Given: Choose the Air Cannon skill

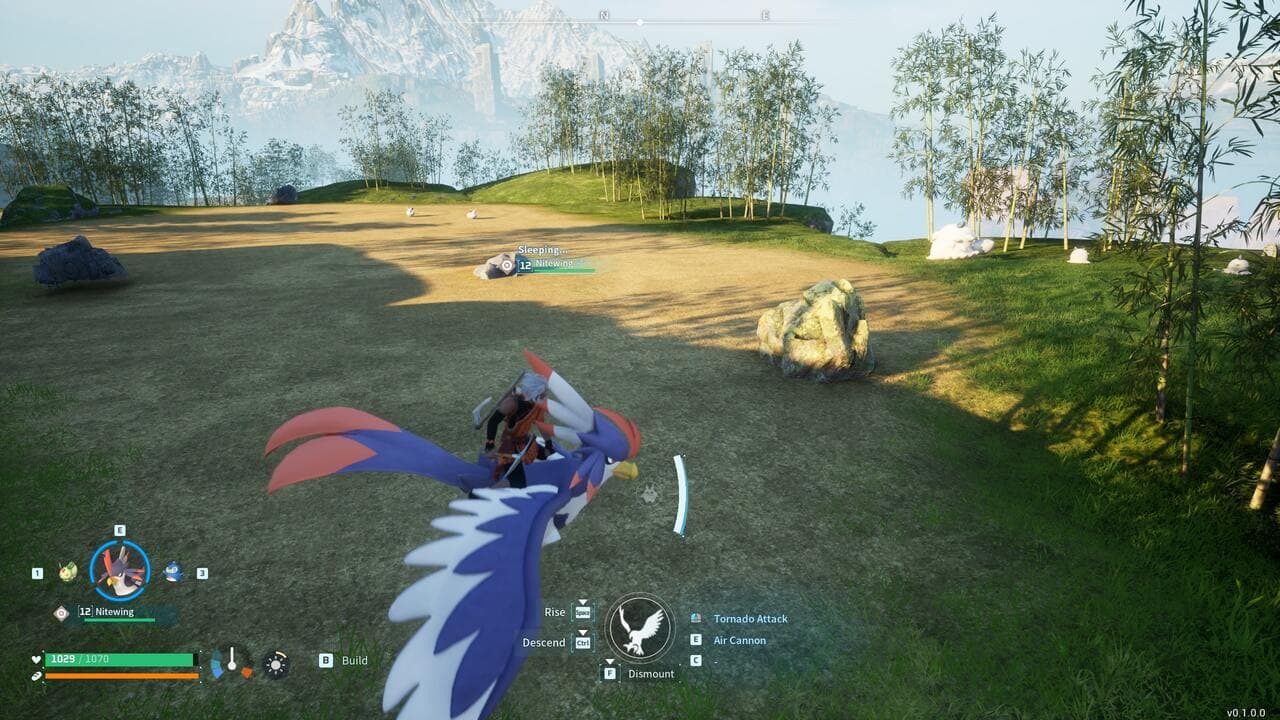Looking at the screenshot, I should pyautogui.click(x=739, y=640).
